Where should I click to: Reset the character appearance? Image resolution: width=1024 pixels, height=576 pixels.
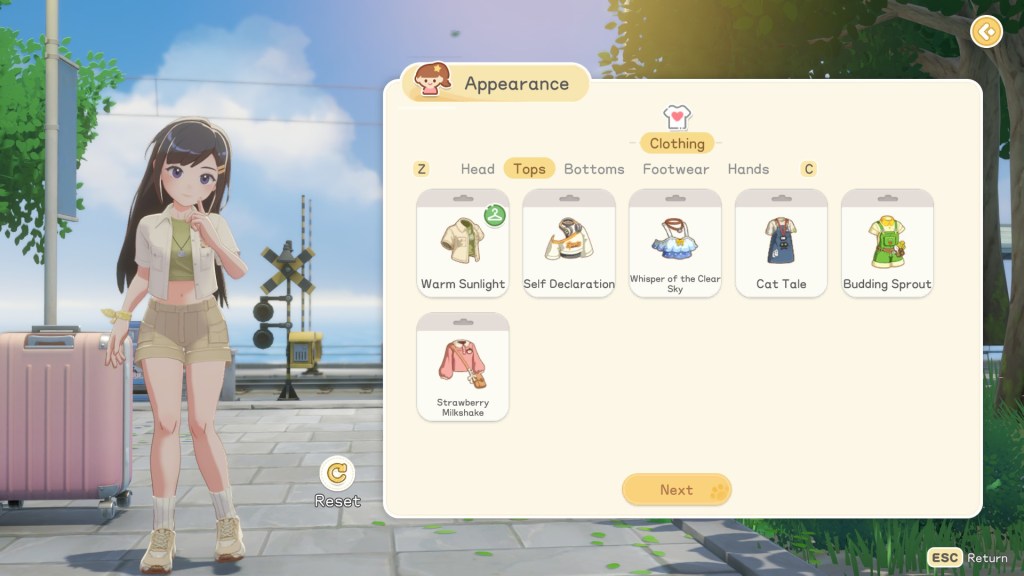click(x=338, y=473)
